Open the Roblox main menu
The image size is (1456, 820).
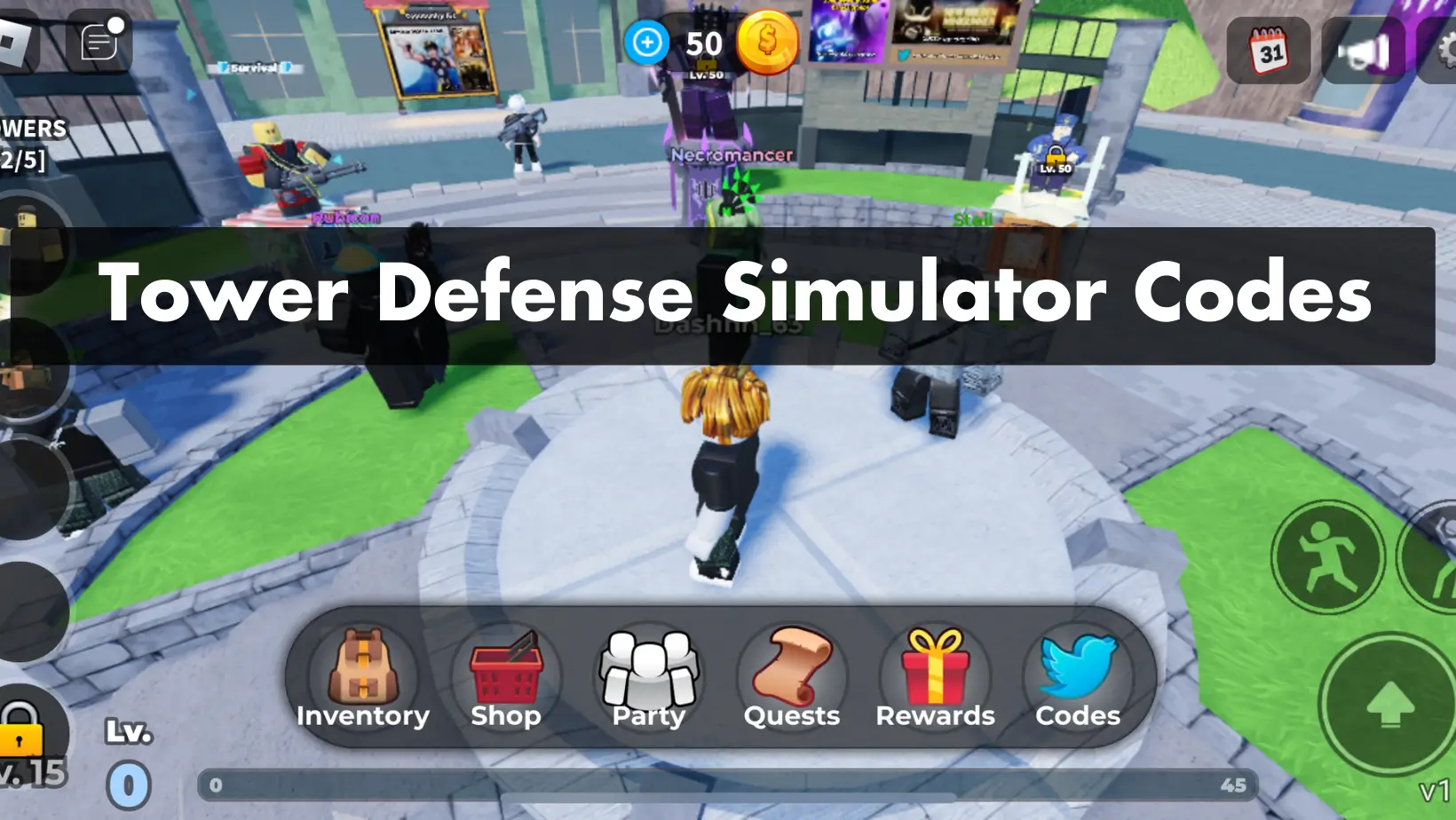(x=16, y=40)
